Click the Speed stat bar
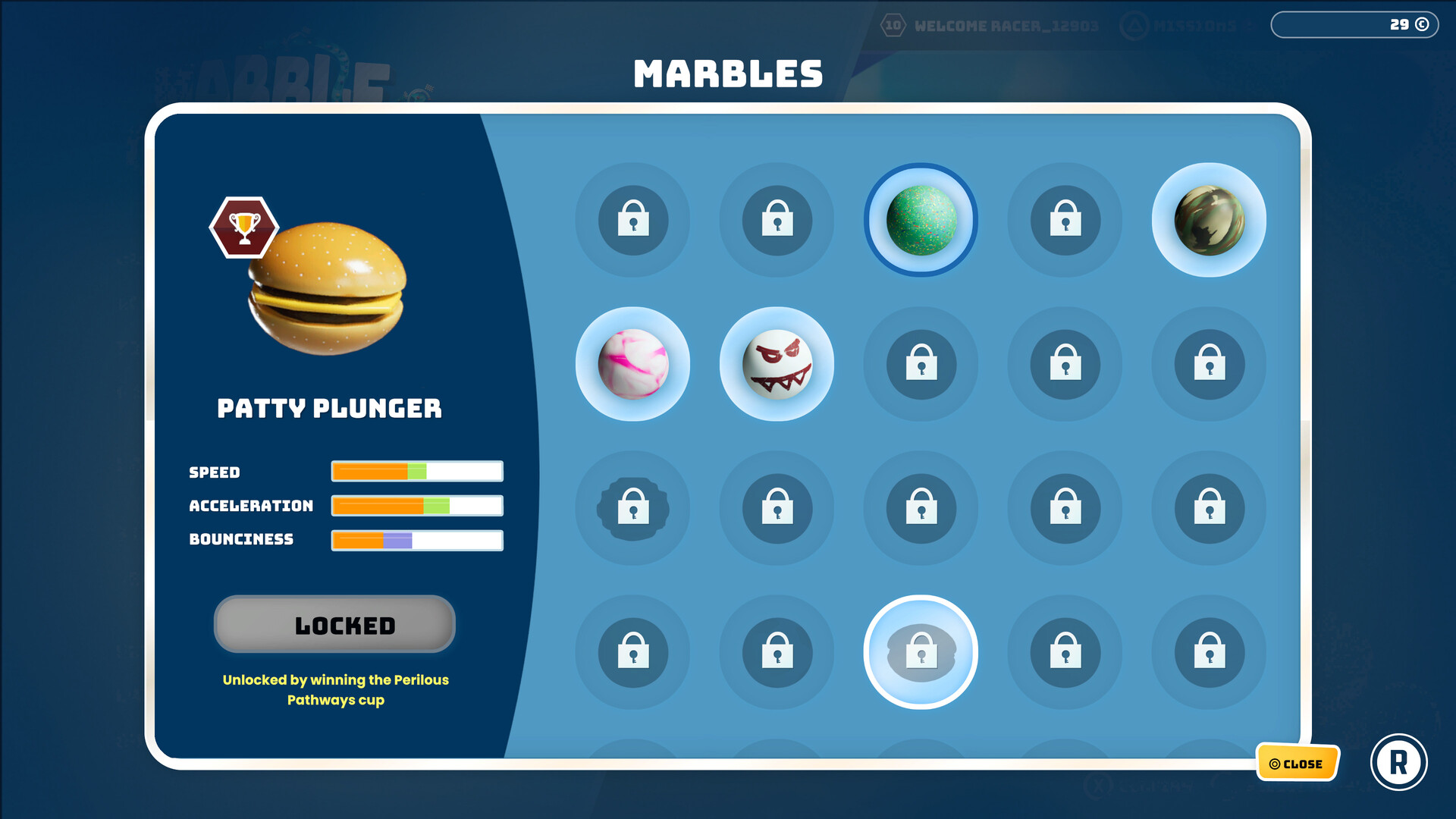The width and height of the screenshot is (1456, 819). [416, 471]
